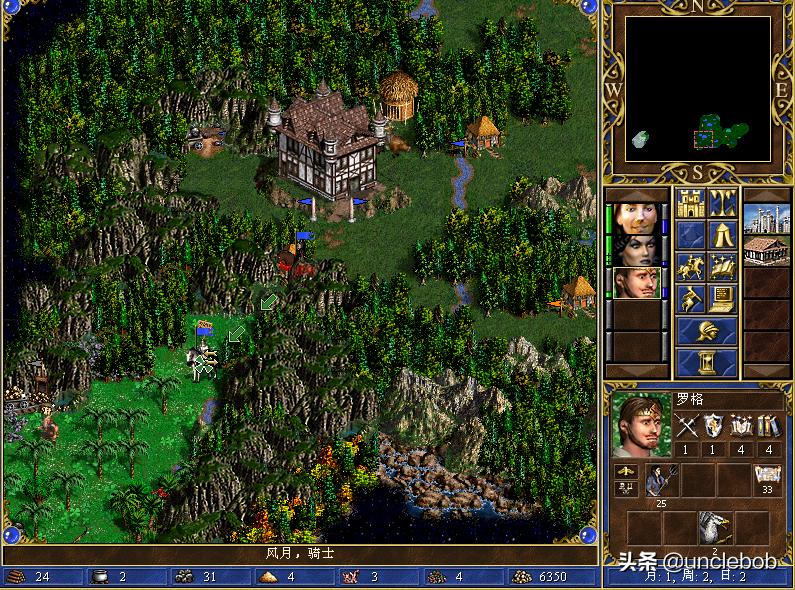Viewport: 795px width, 590px height.
Task: Select the dark-haired female hero portrait
Action: click(x=637, y=249)
